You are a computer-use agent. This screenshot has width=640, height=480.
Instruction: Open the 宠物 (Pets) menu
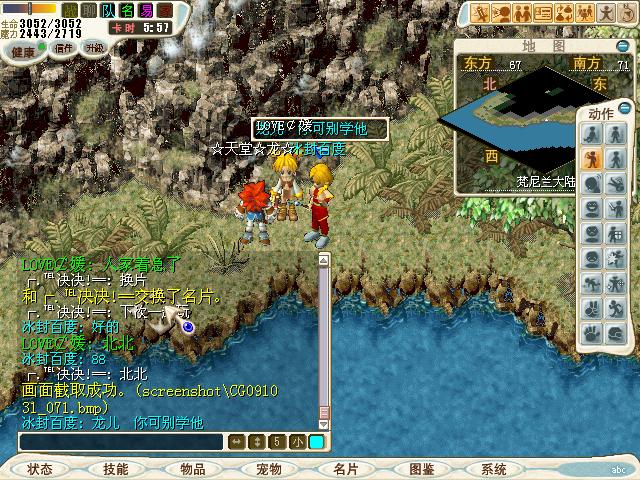tap(269, 468)
